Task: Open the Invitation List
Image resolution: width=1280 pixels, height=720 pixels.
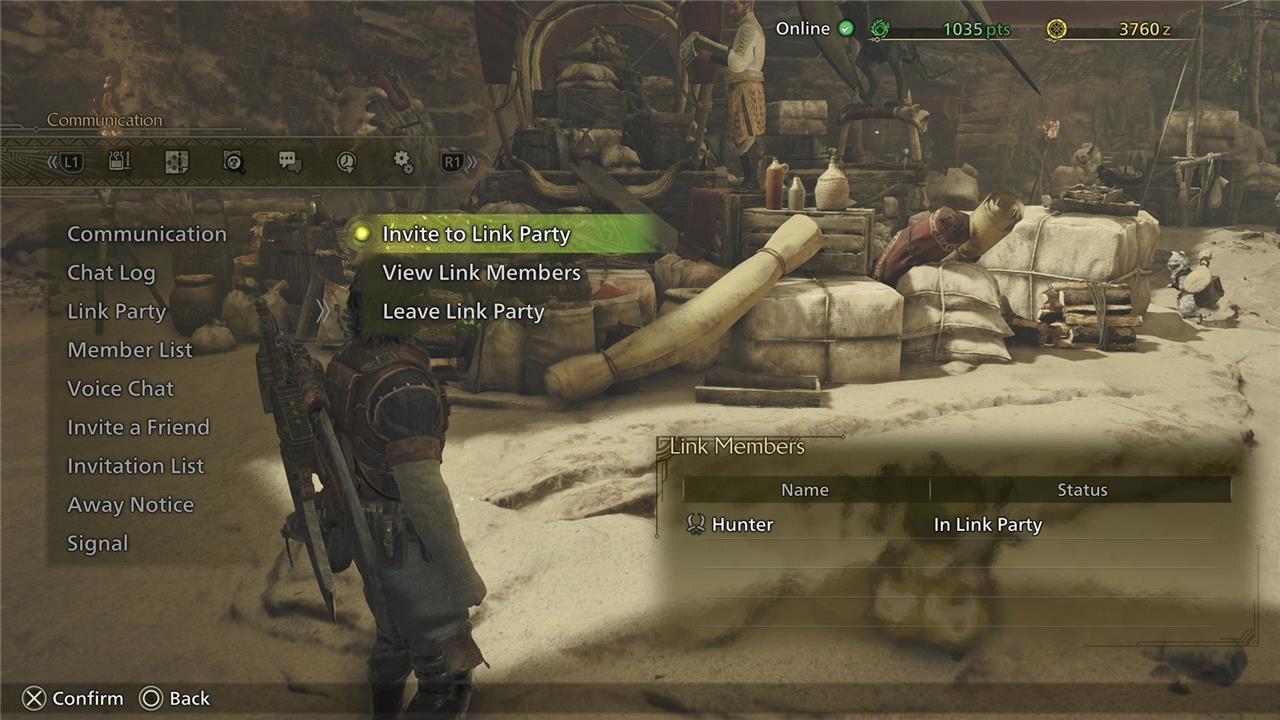Action: click(x=135, y=466)
